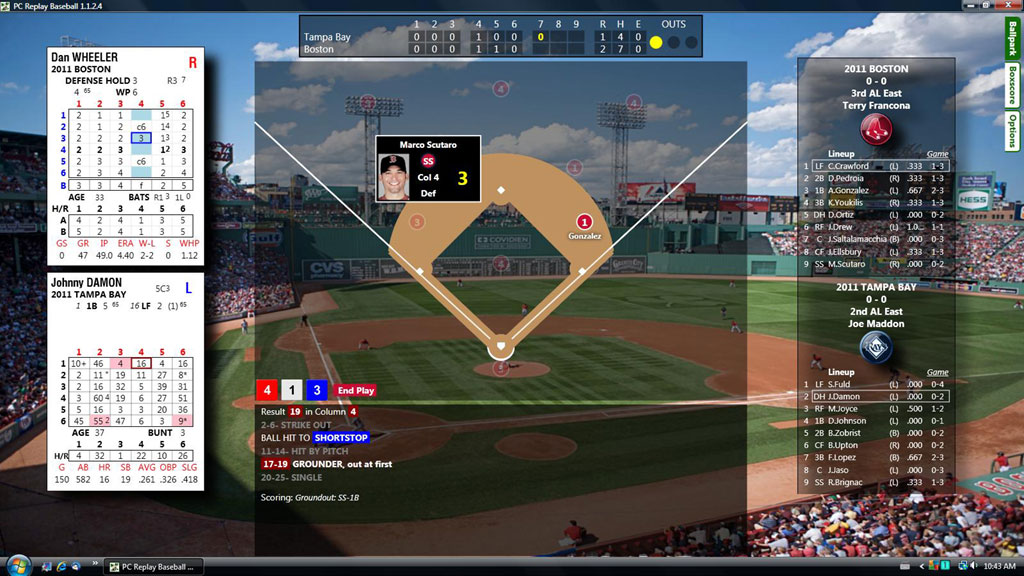Click the Boston Red Sox team logo
Screen dimensions: 1024x576
[875, 130]
